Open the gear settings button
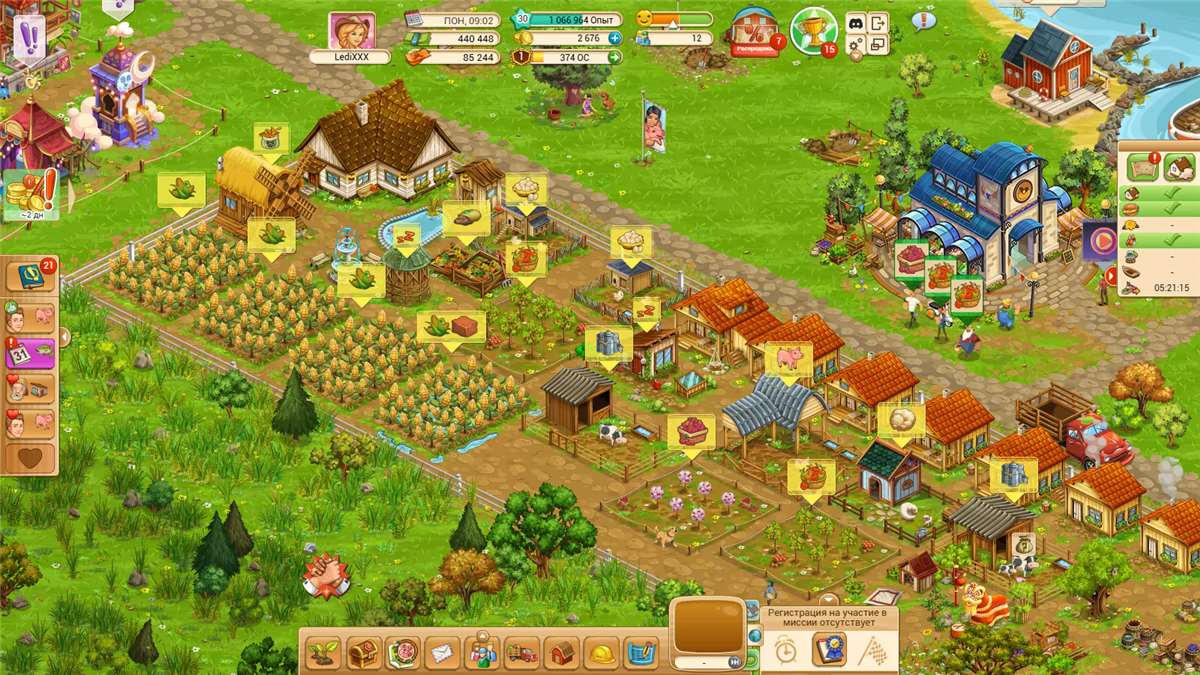 (x=856, y=44)
